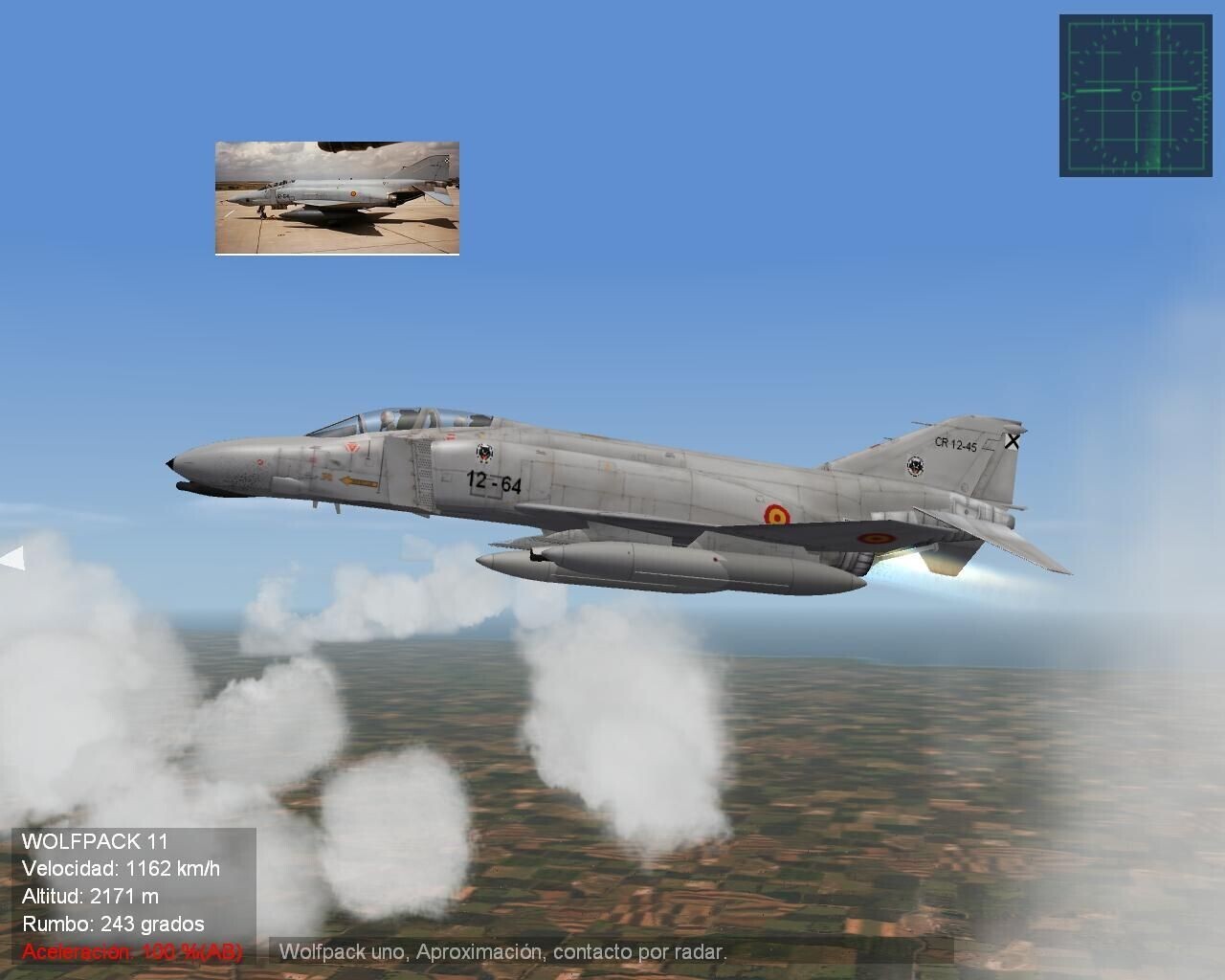Image resolution: width=1225 pixels, height=980 pixels.
Task: Click the wolf emblem on the tail
Action: point(915,467)
